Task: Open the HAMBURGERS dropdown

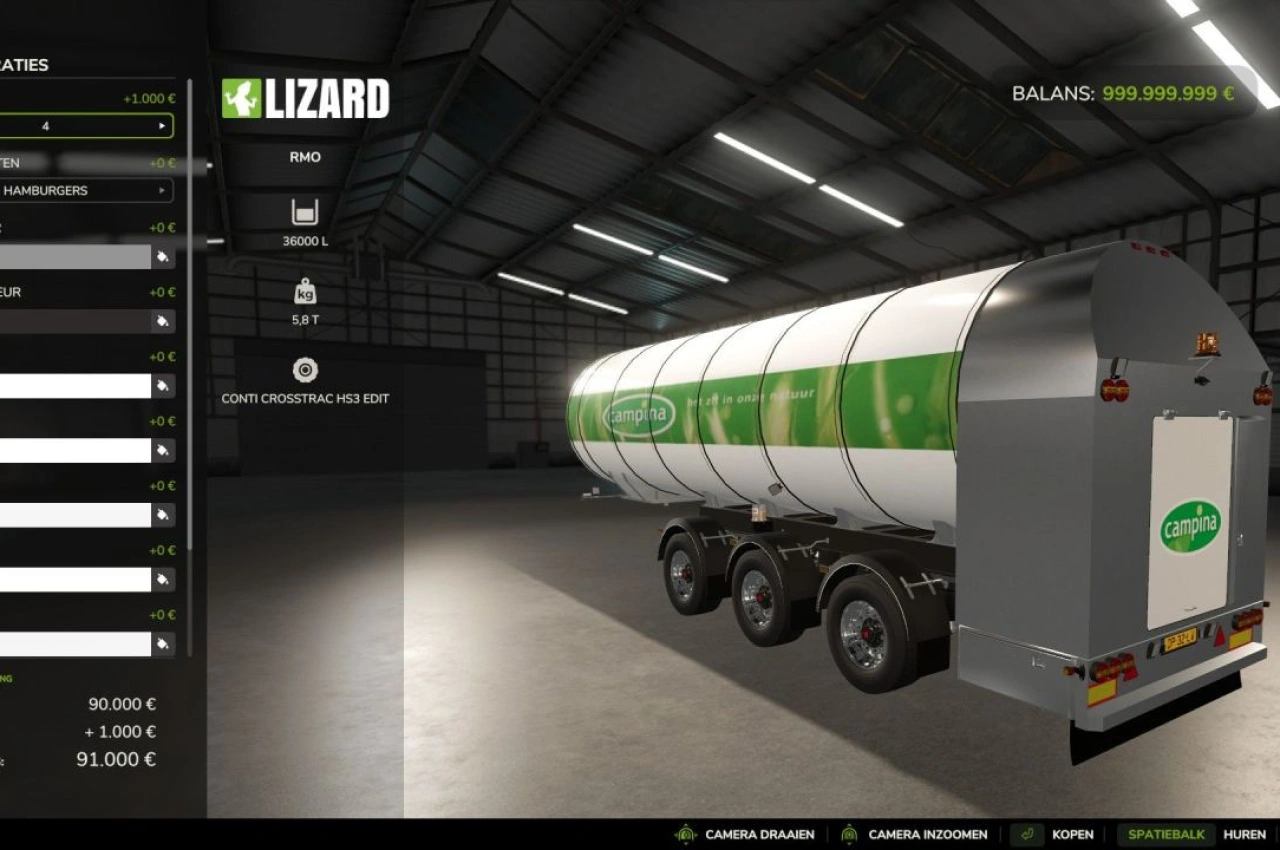Action: point(85,190)
